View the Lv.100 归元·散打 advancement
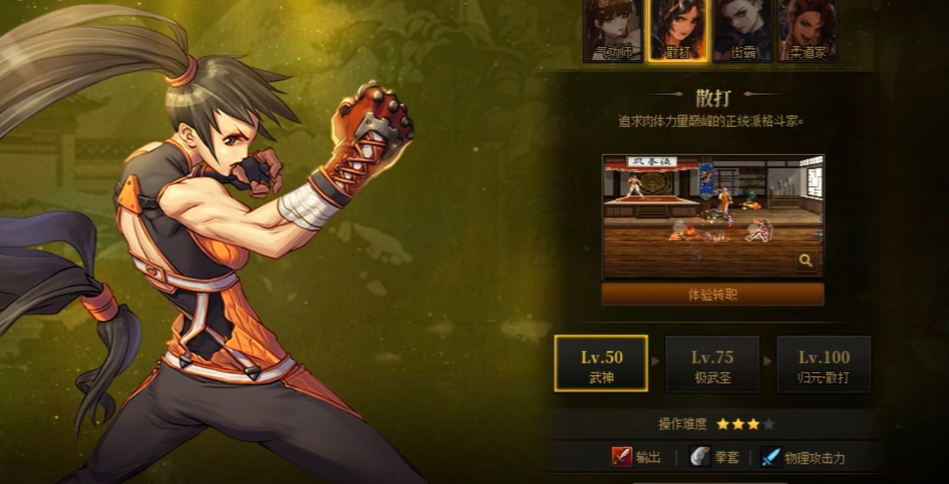The height and width of the screenshot is (484, 949). [x=824, y=364]
